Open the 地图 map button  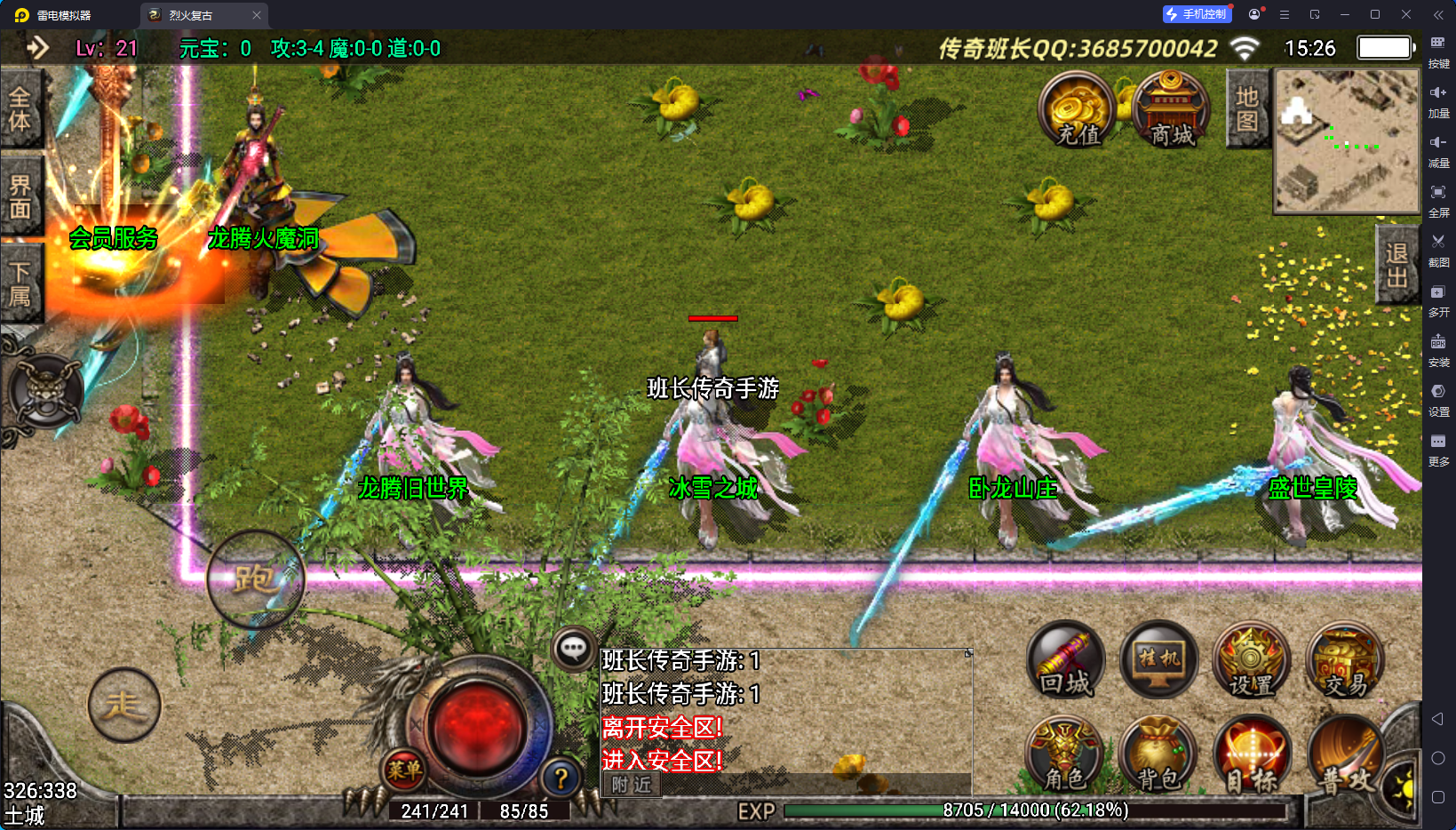point(1247,109)
